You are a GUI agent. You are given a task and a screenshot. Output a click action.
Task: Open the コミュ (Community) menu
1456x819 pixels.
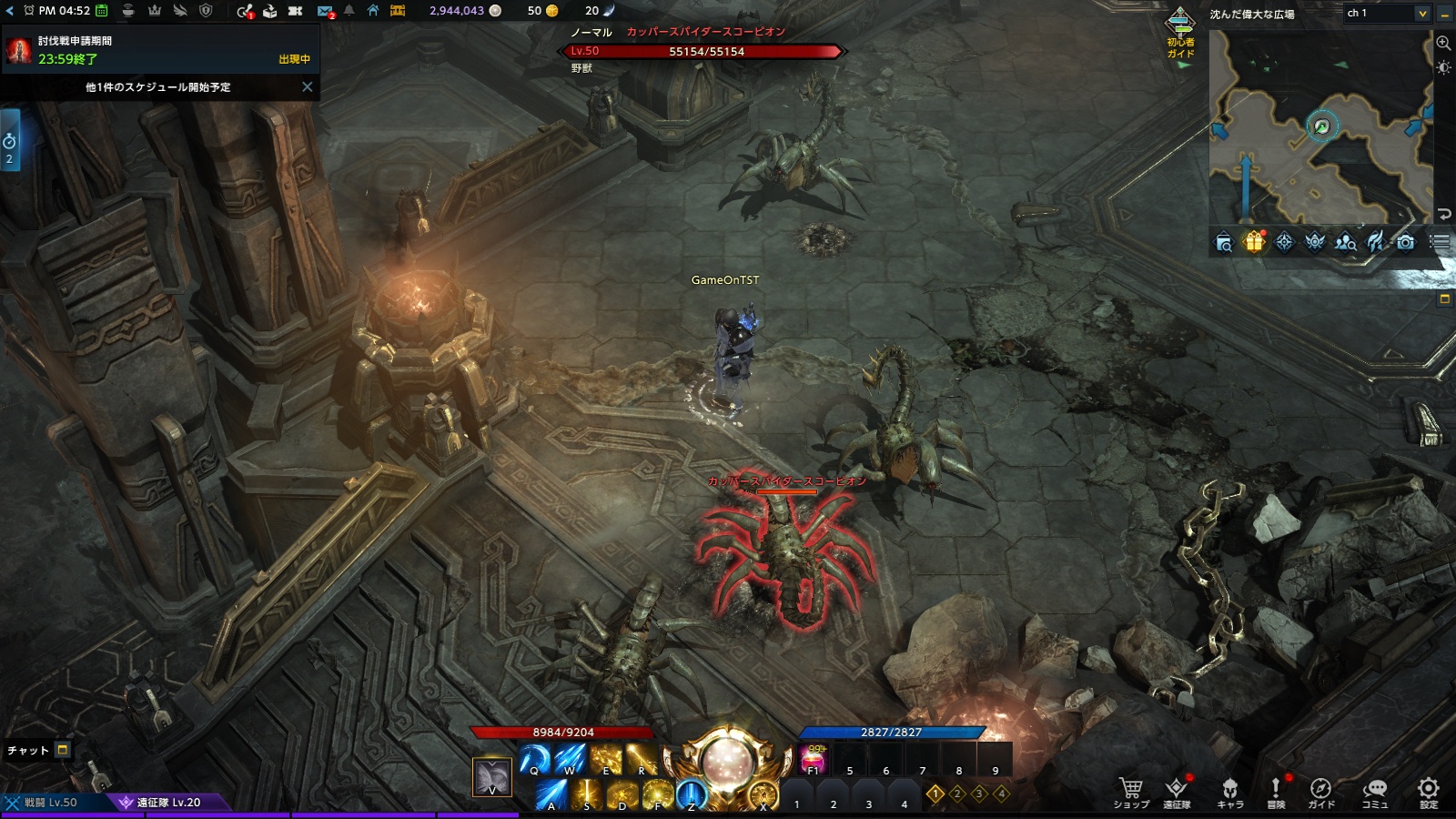(1374, 791)
